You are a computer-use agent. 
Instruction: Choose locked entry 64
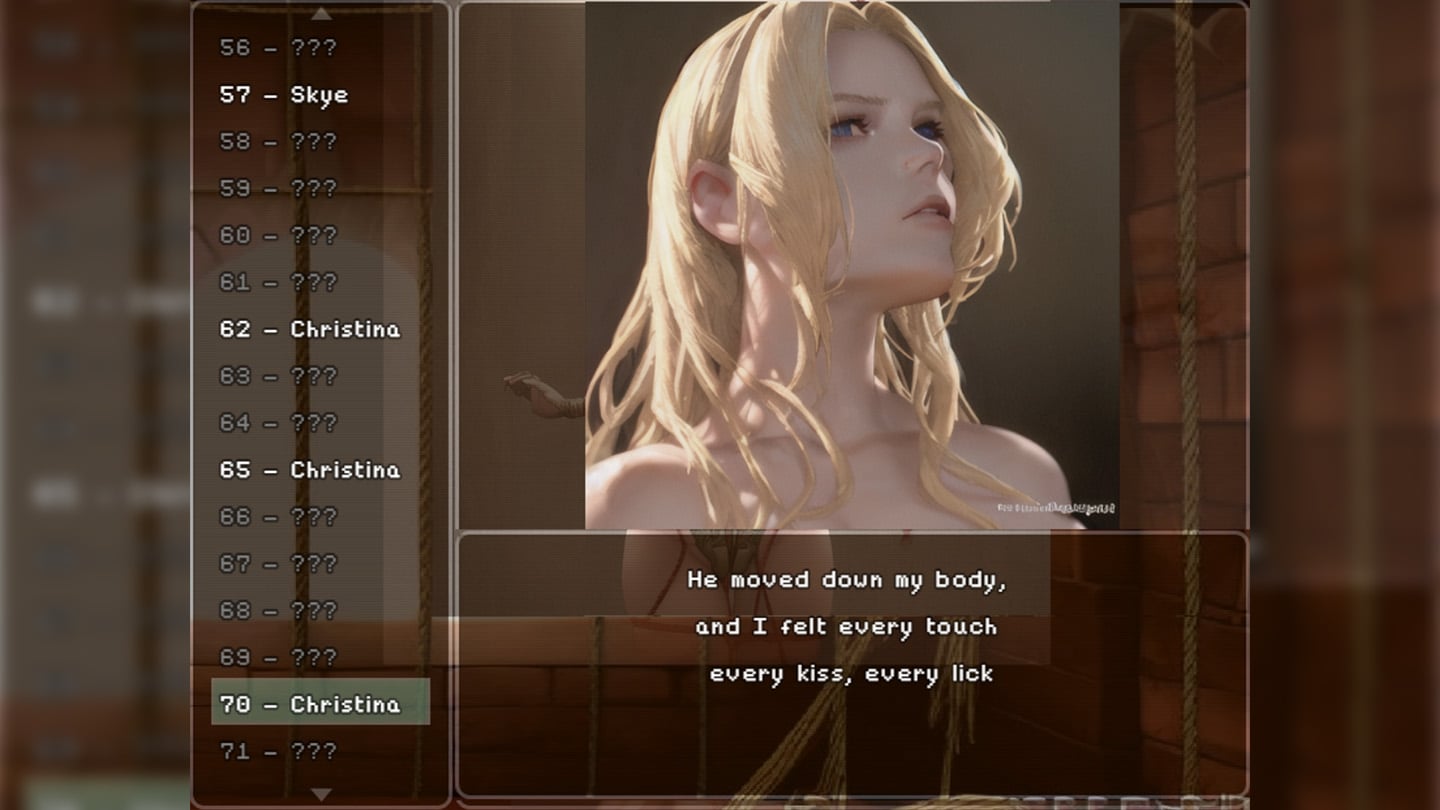point(278,423)
